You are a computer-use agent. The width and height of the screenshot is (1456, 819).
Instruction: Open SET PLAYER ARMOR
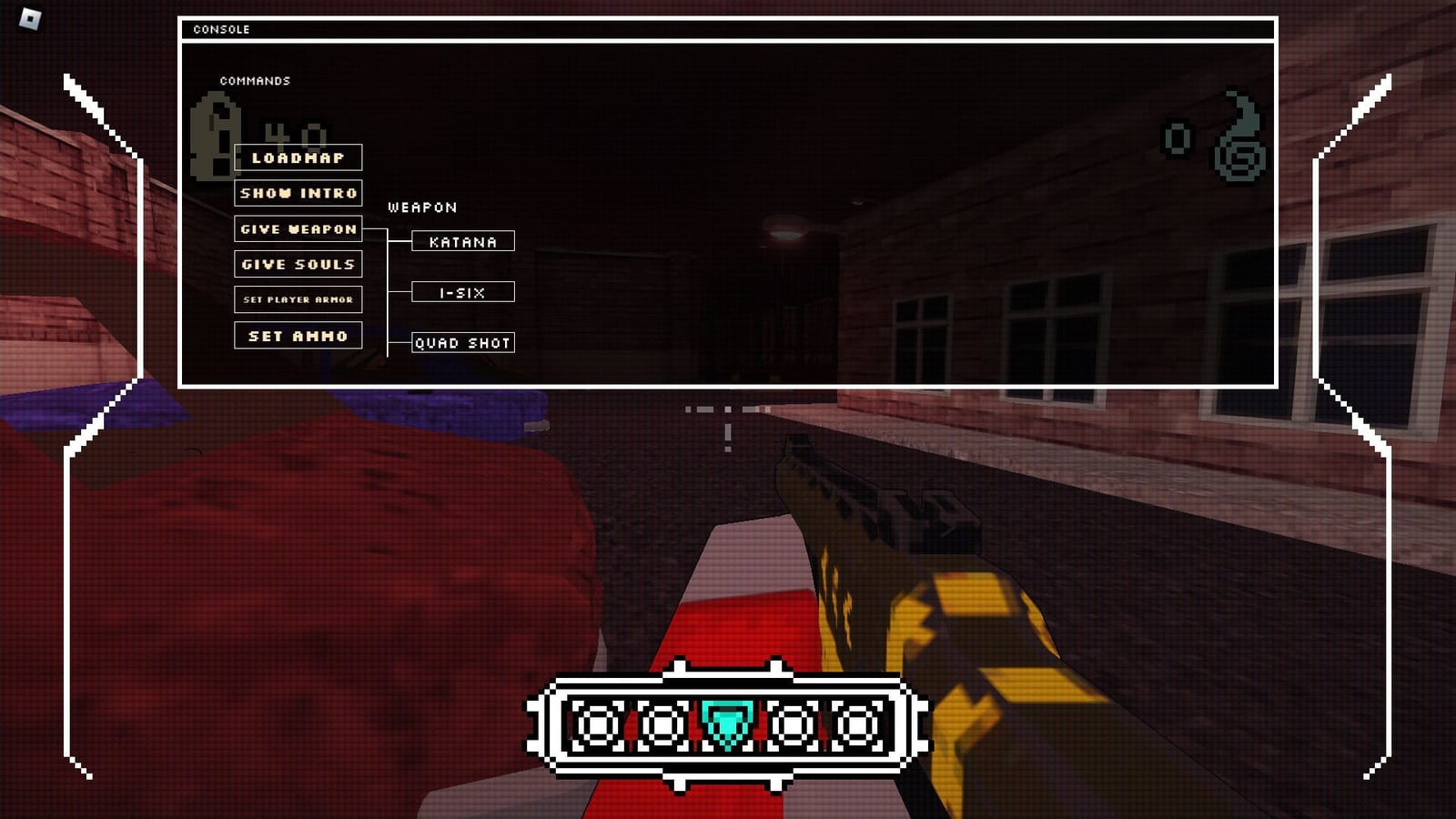pos(298,299)
